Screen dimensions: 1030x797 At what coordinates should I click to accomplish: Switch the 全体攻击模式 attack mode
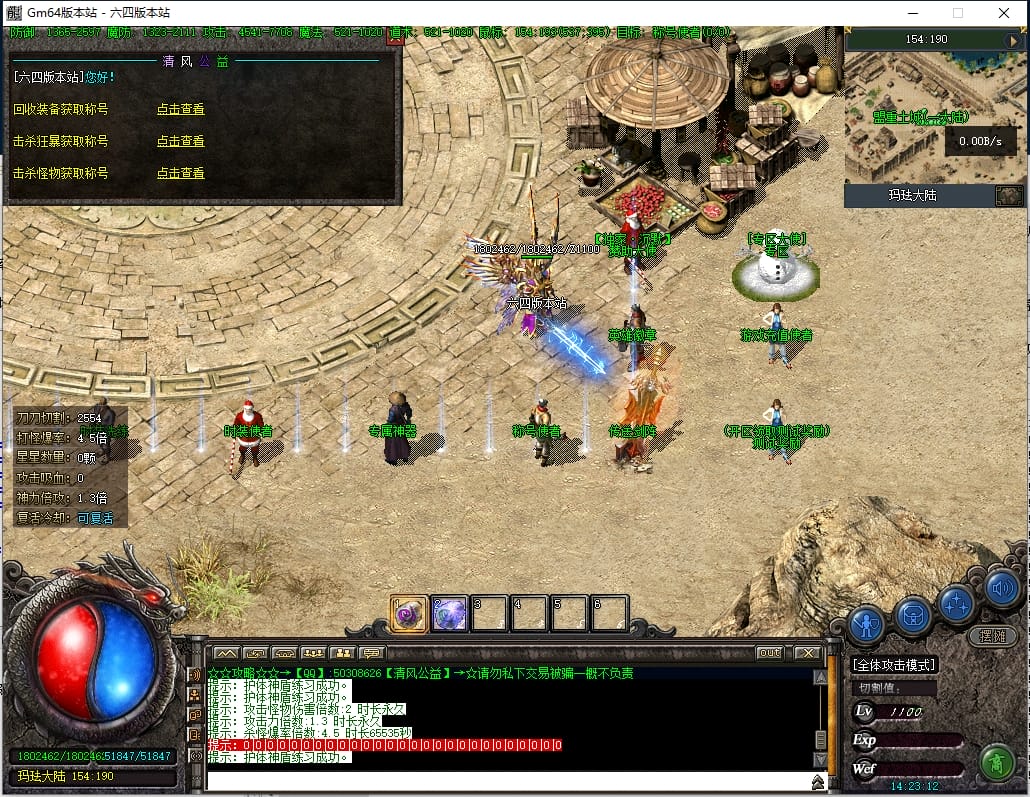tap(894, 664)
